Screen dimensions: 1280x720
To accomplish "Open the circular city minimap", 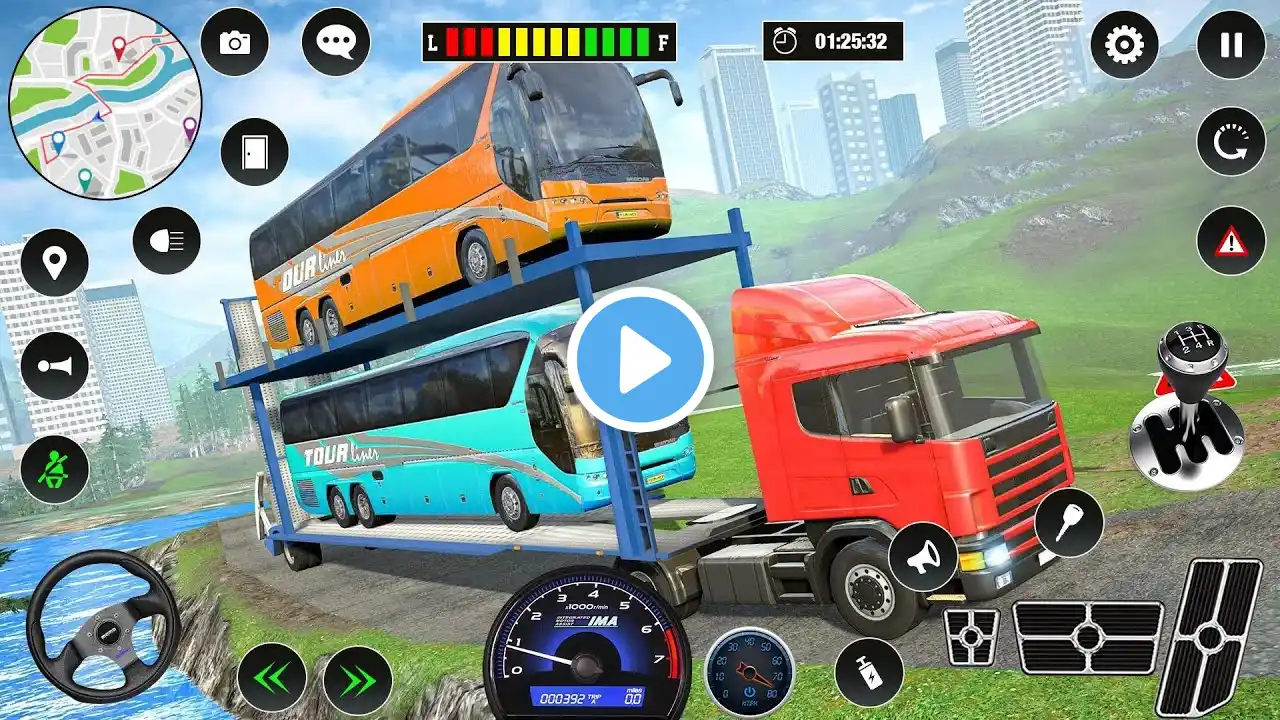I will (105, 103).
